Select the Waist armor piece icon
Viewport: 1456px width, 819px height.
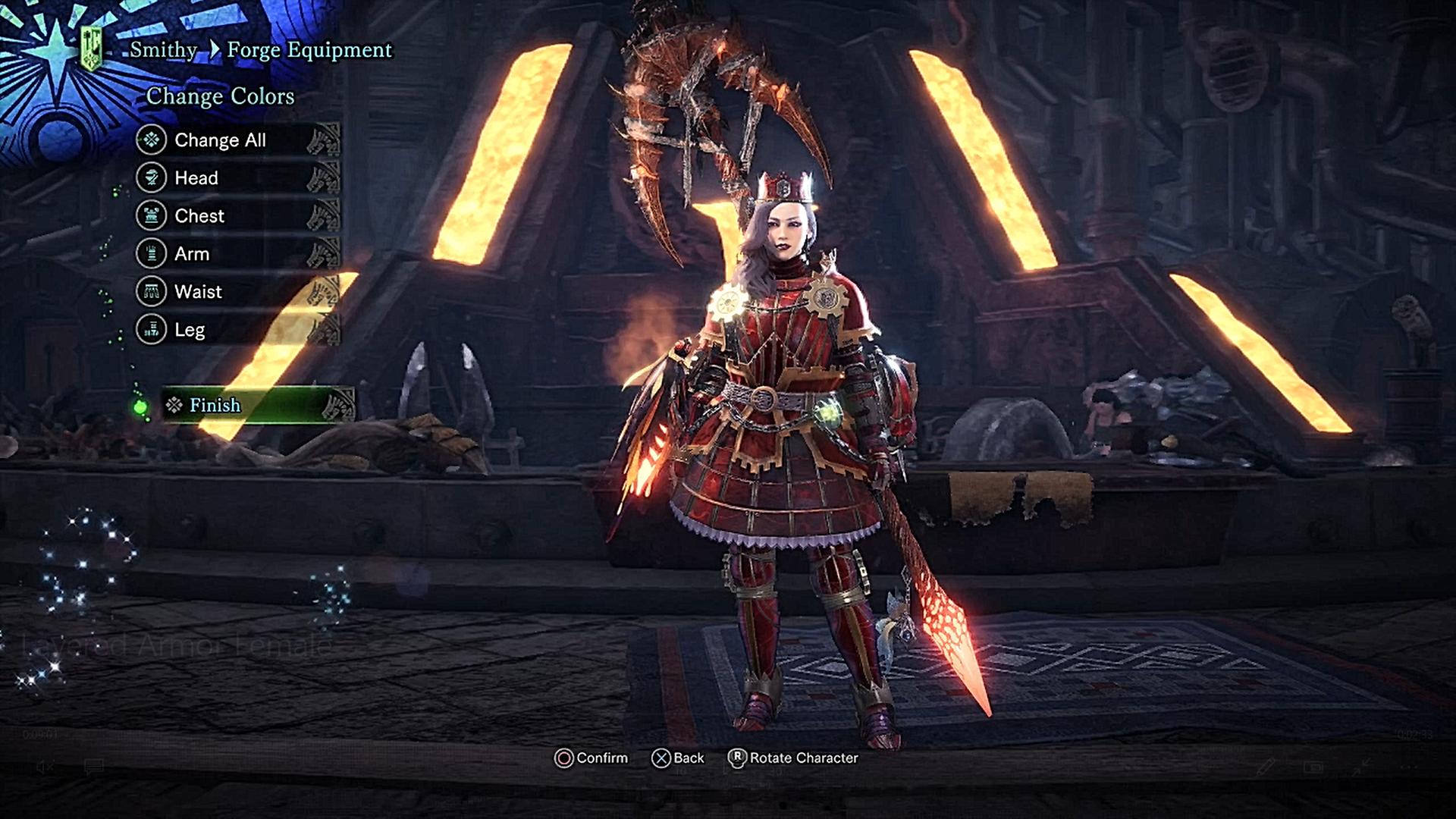pyautogui.click(x=149, y=291)
